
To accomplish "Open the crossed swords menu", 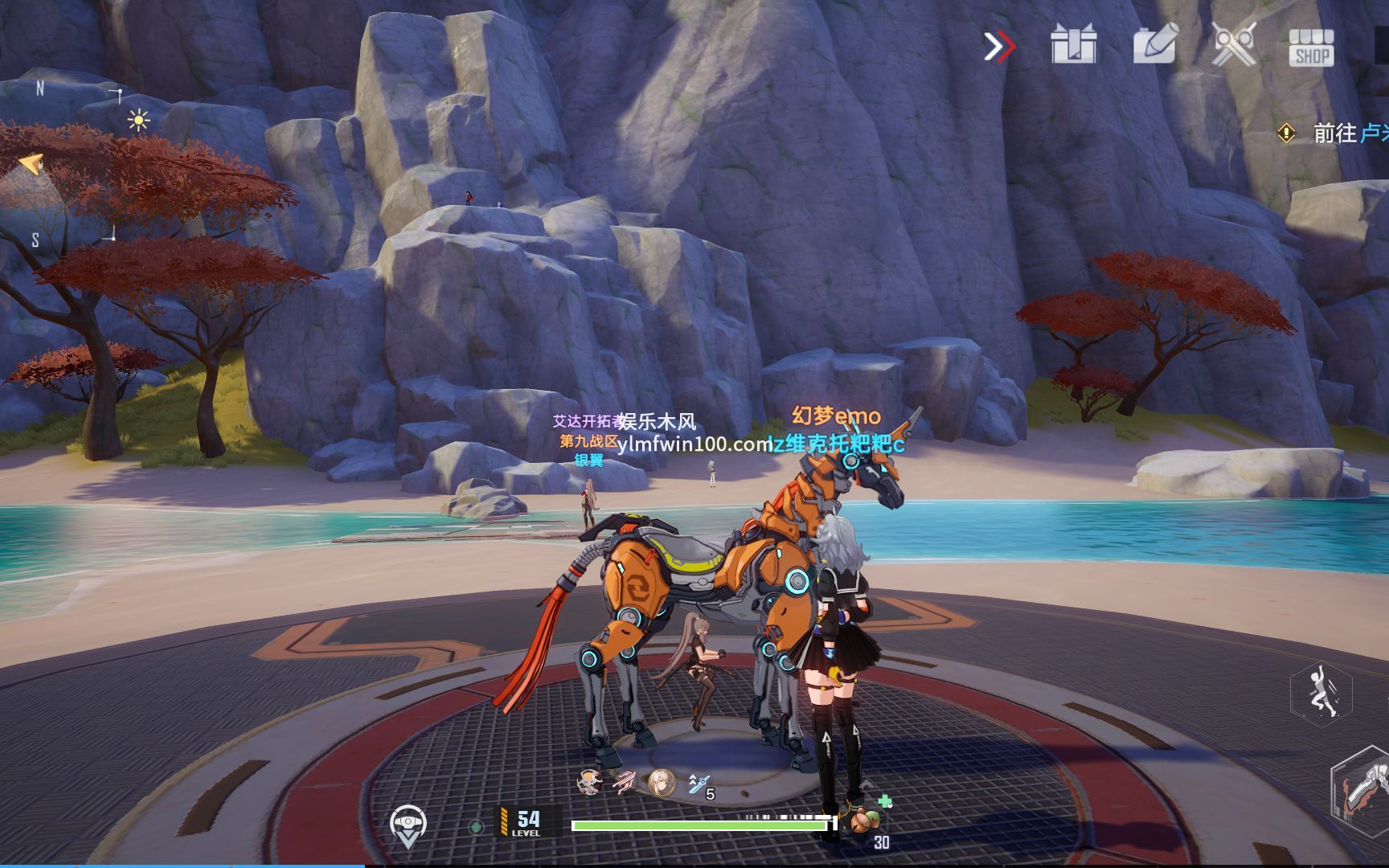I will tap(1233, 44).
